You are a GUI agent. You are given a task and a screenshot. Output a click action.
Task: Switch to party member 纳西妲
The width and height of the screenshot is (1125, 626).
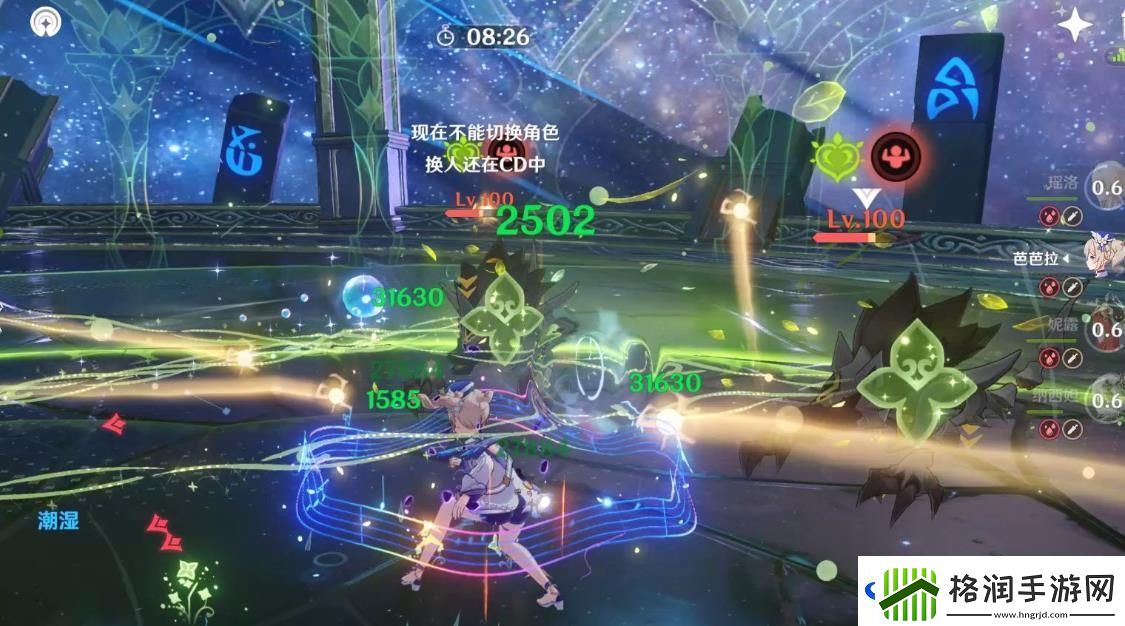coord(1104,400)
